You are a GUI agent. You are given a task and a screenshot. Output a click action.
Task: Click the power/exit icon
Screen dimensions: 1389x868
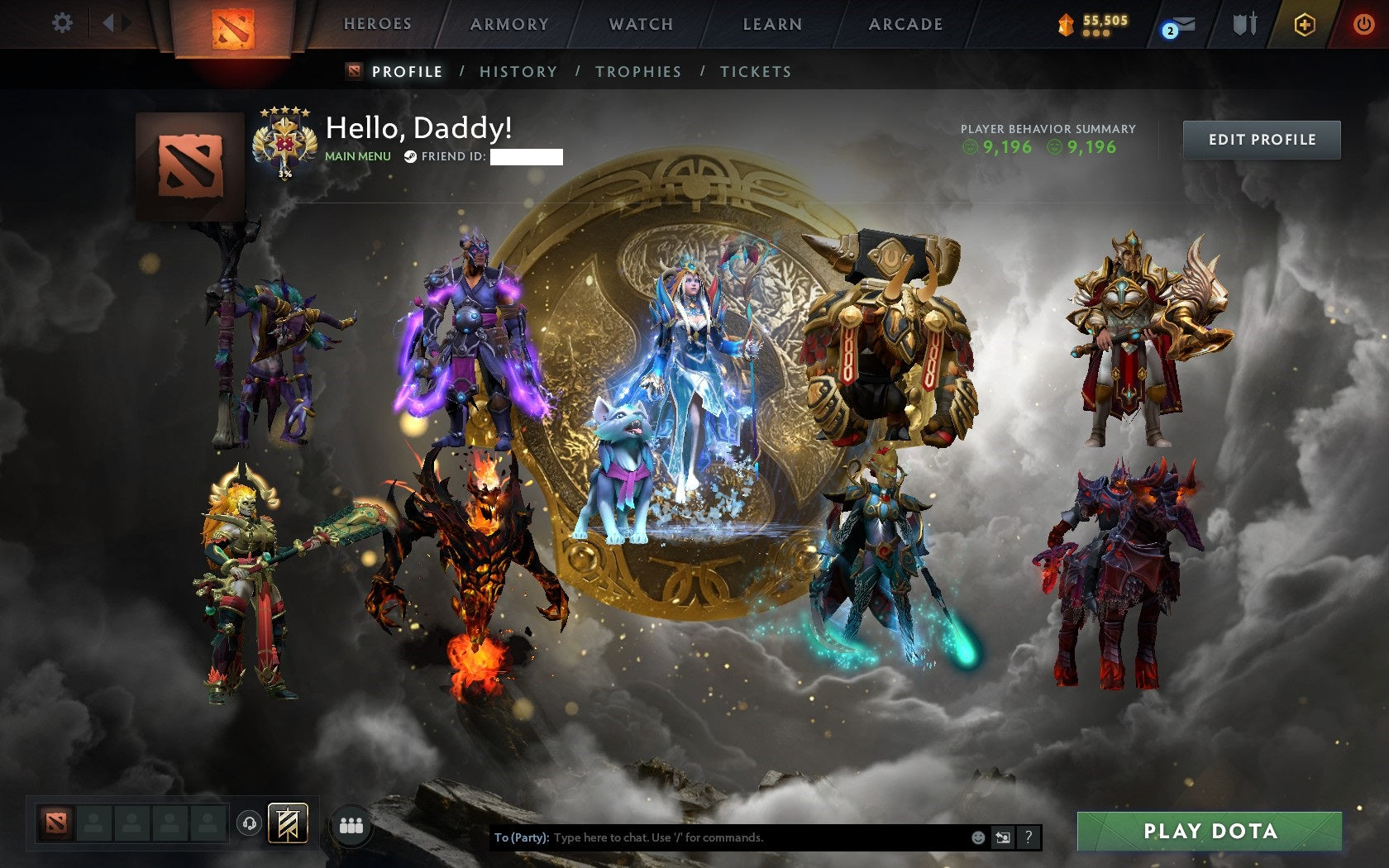coord(1363,23)
